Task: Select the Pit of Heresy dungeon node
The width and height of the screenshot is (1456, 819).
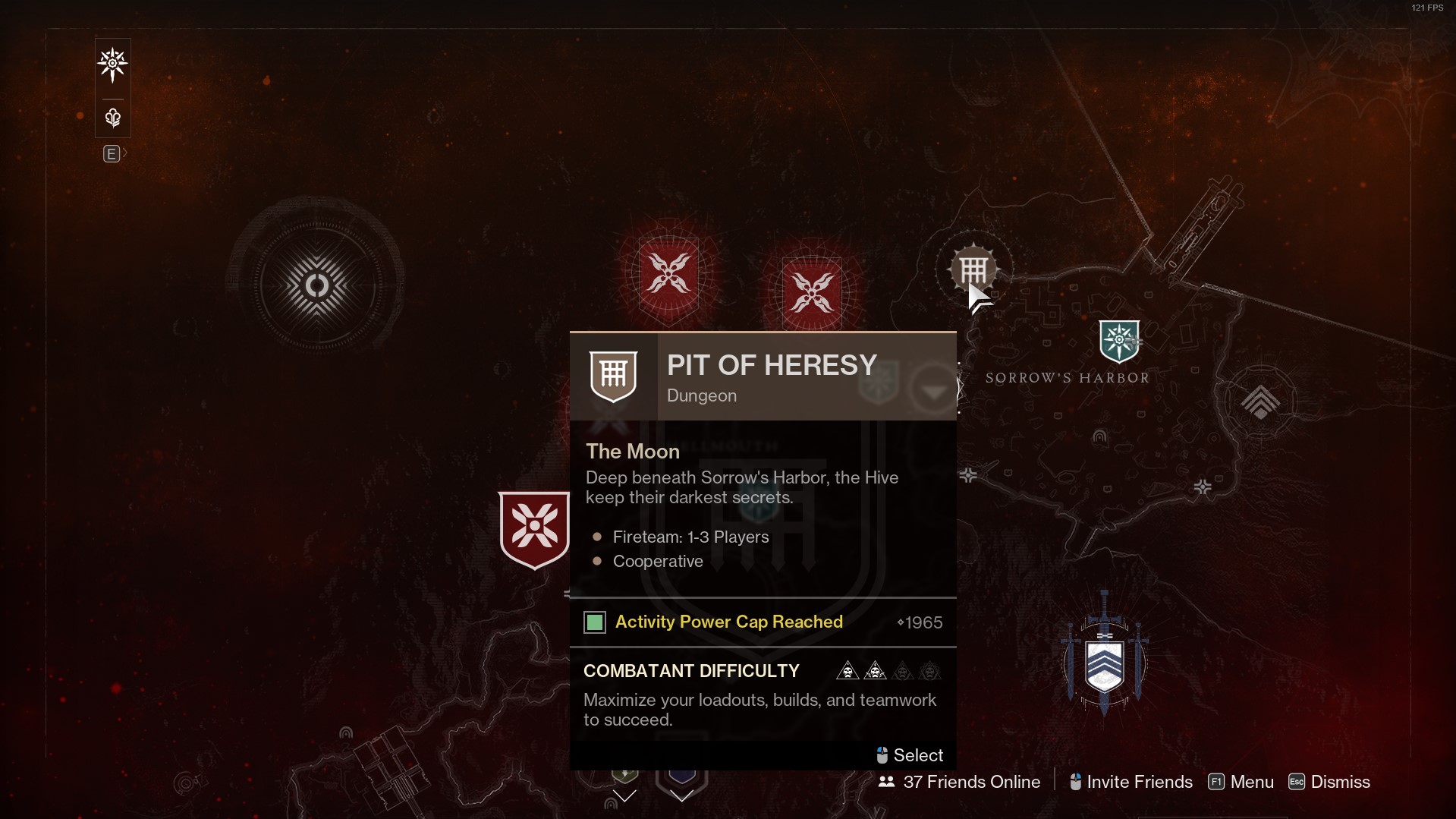Action: (x=973, y=269)
